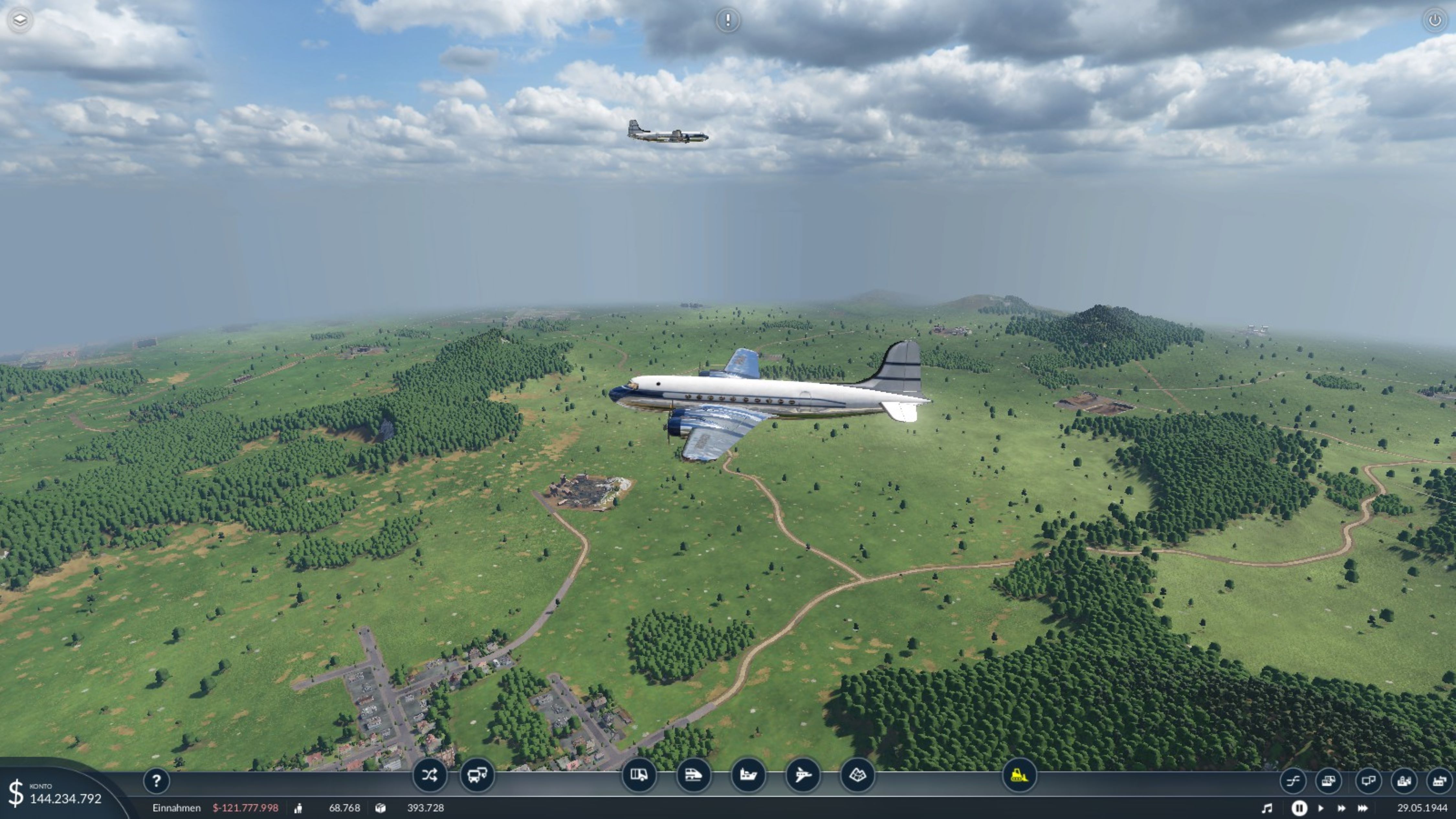
Task: Open the terrain landscaping tools
Action: coord(857,775)
